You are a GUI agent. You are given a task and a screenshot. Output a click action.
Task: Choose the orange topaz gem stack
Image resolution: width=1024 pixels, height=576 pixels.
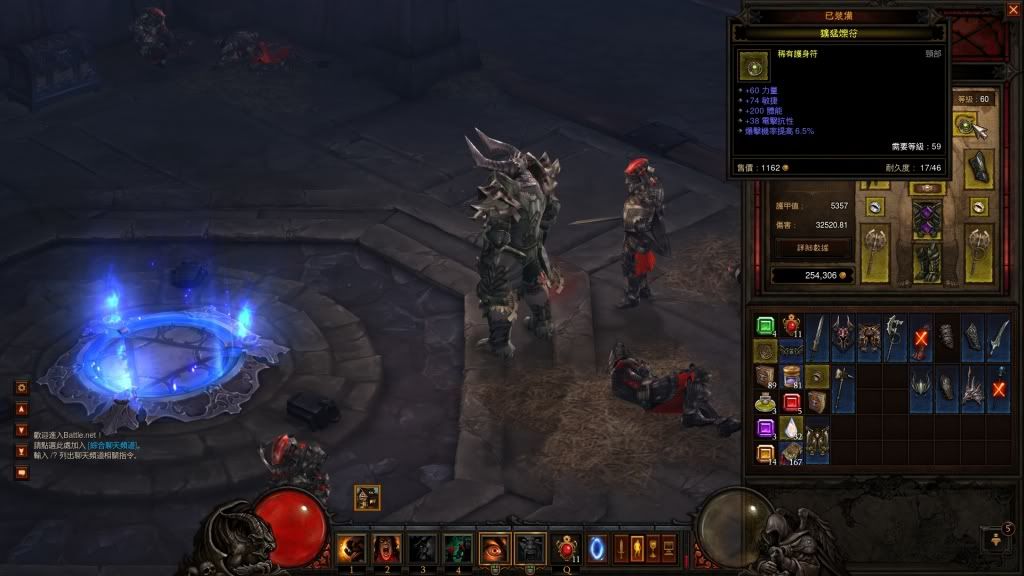click(x=765, y=455)
